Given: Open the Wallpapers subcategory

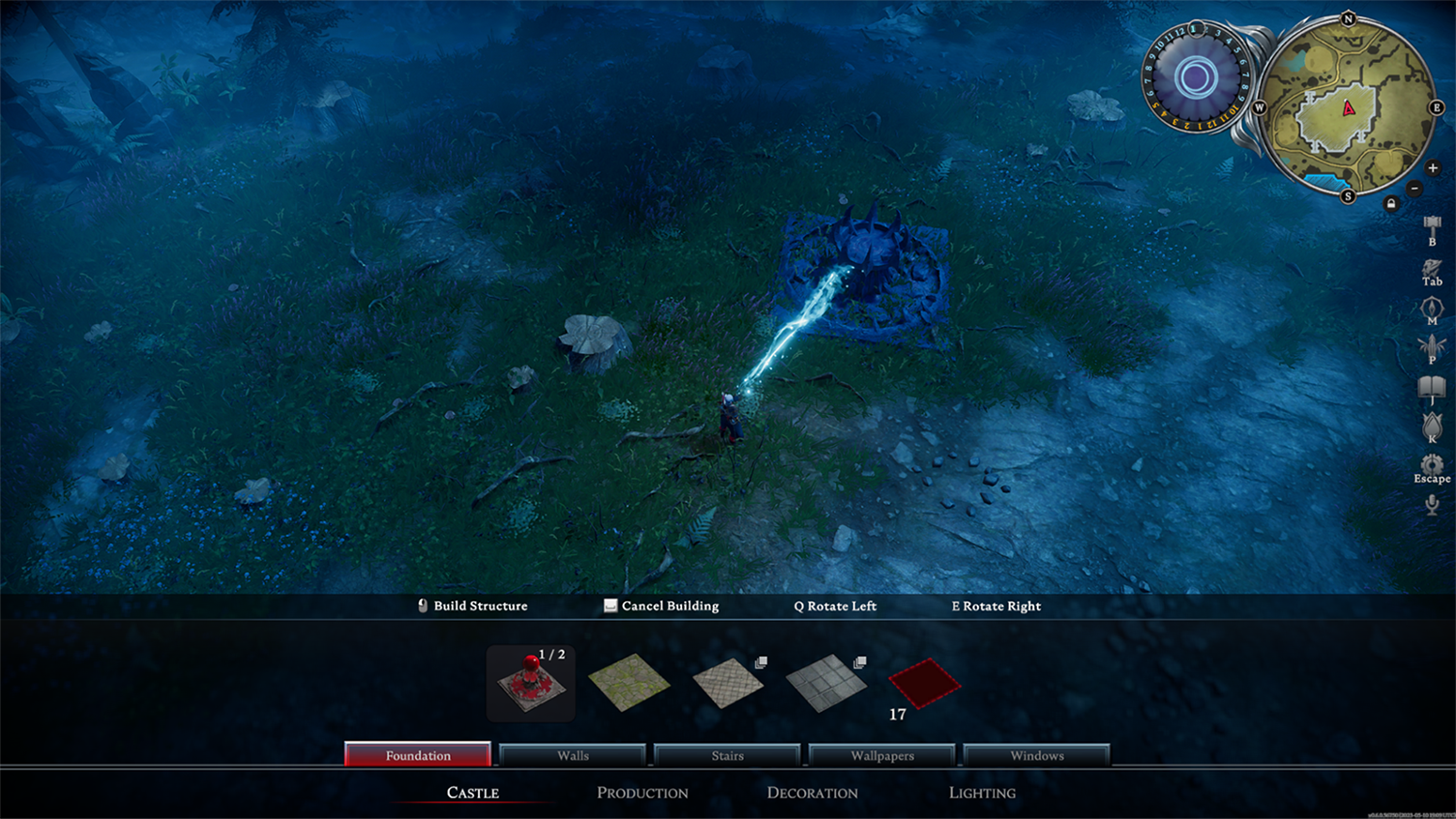Looking at the screenshot, I should click(x=882, y=755).
